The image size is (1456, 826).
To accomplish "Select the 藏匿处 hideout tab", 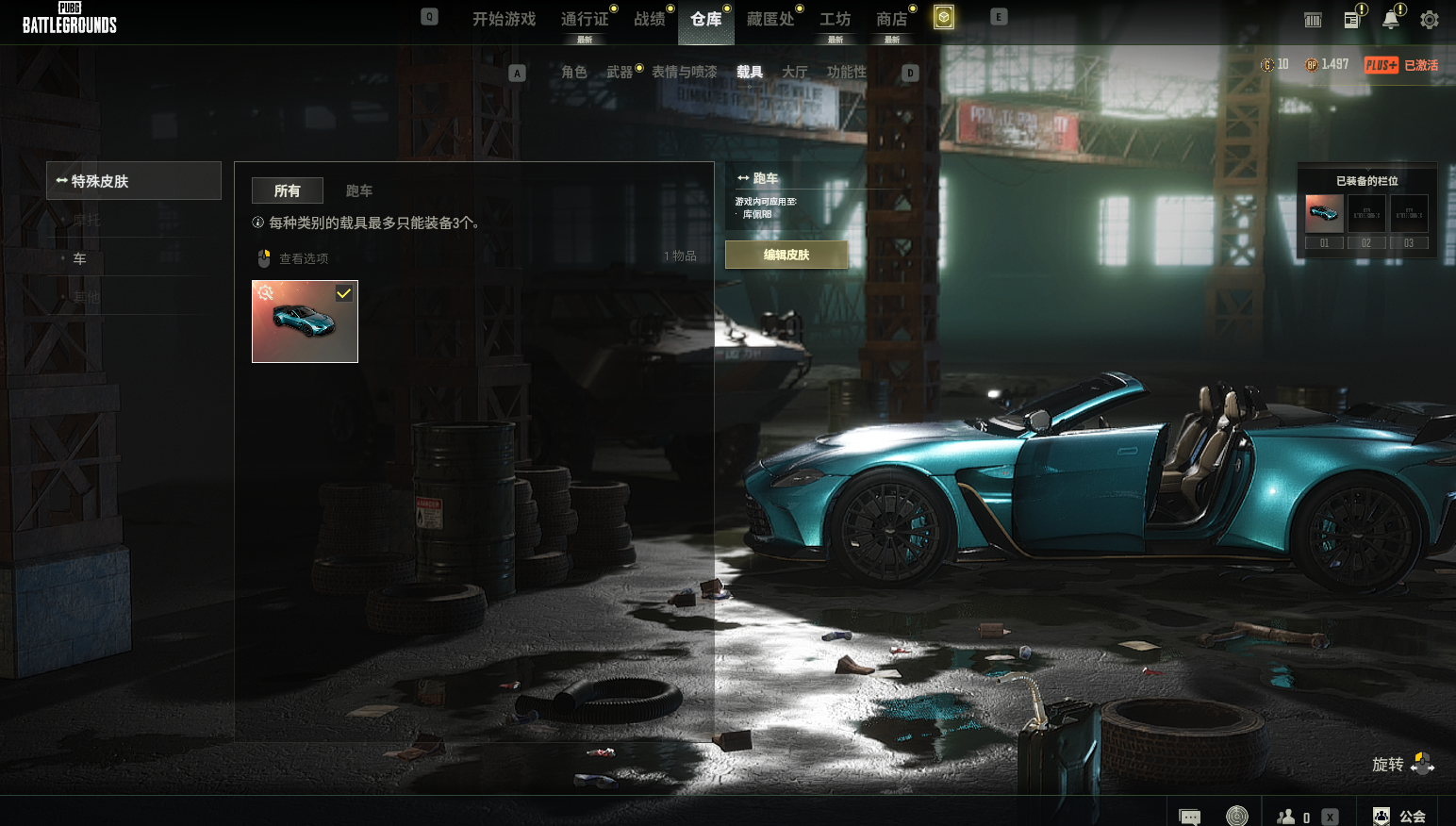I will click(769, 19).
